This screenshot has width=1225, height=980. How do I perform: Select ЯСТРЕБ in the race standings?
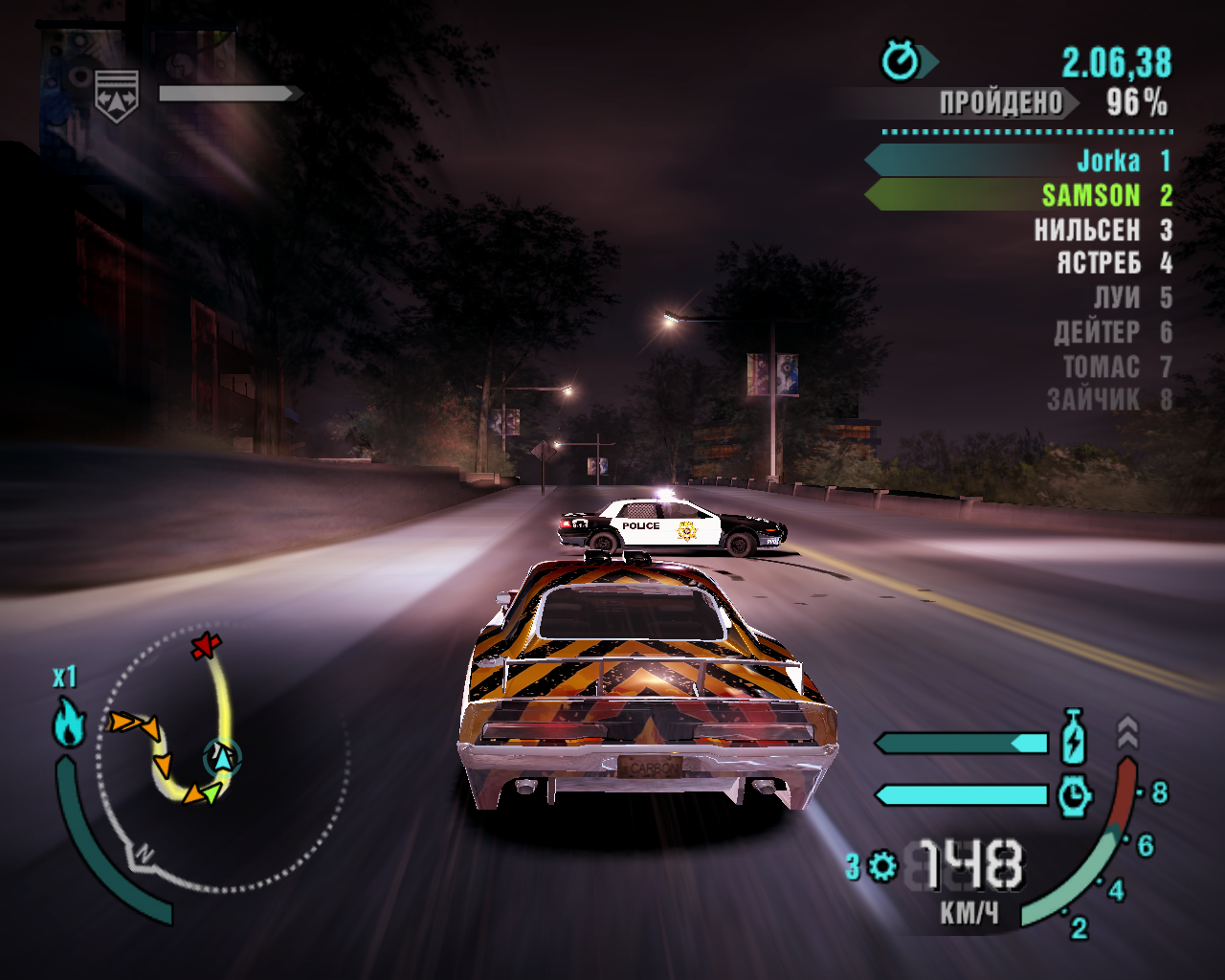(x=1099, y=263)
